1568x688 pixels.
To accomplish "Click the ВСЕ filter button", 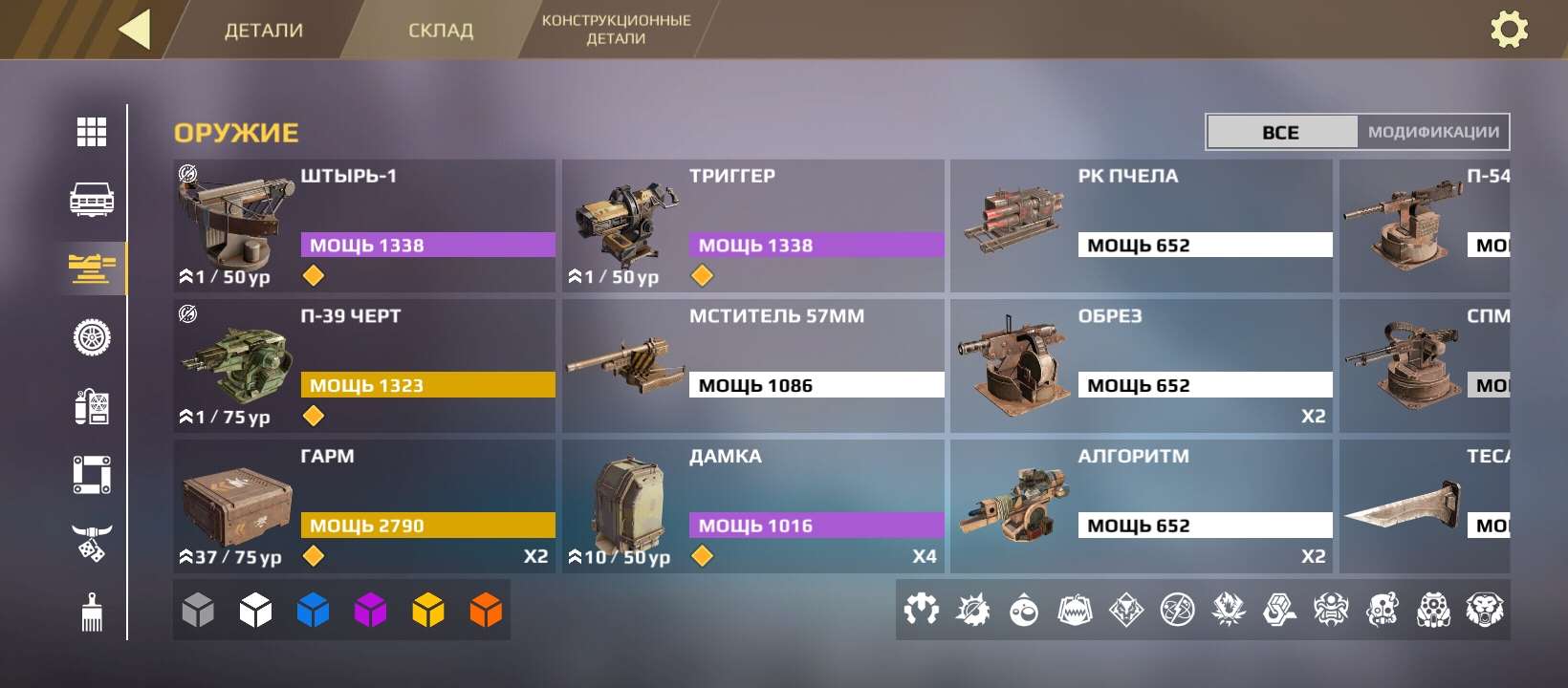I will (1281, 131).
